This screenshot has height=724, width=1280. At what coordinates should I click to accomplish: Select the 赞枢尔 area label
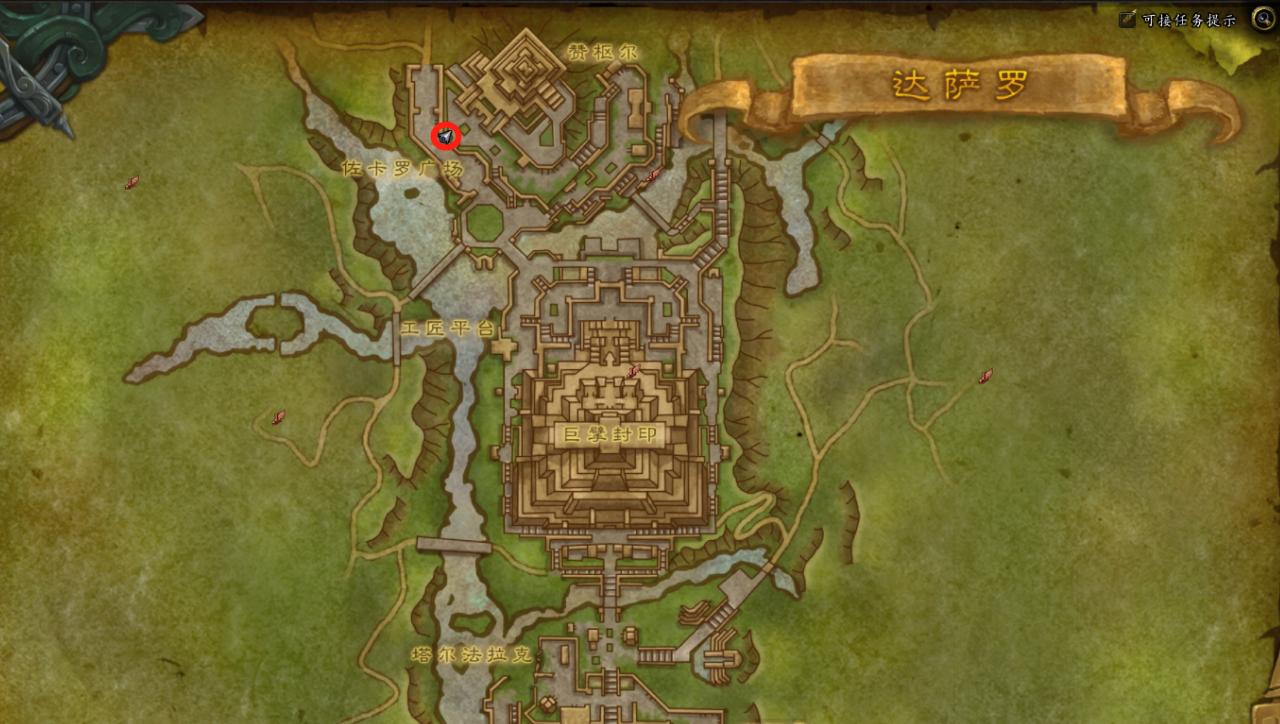pyautogui.click(x=601, y=51)
